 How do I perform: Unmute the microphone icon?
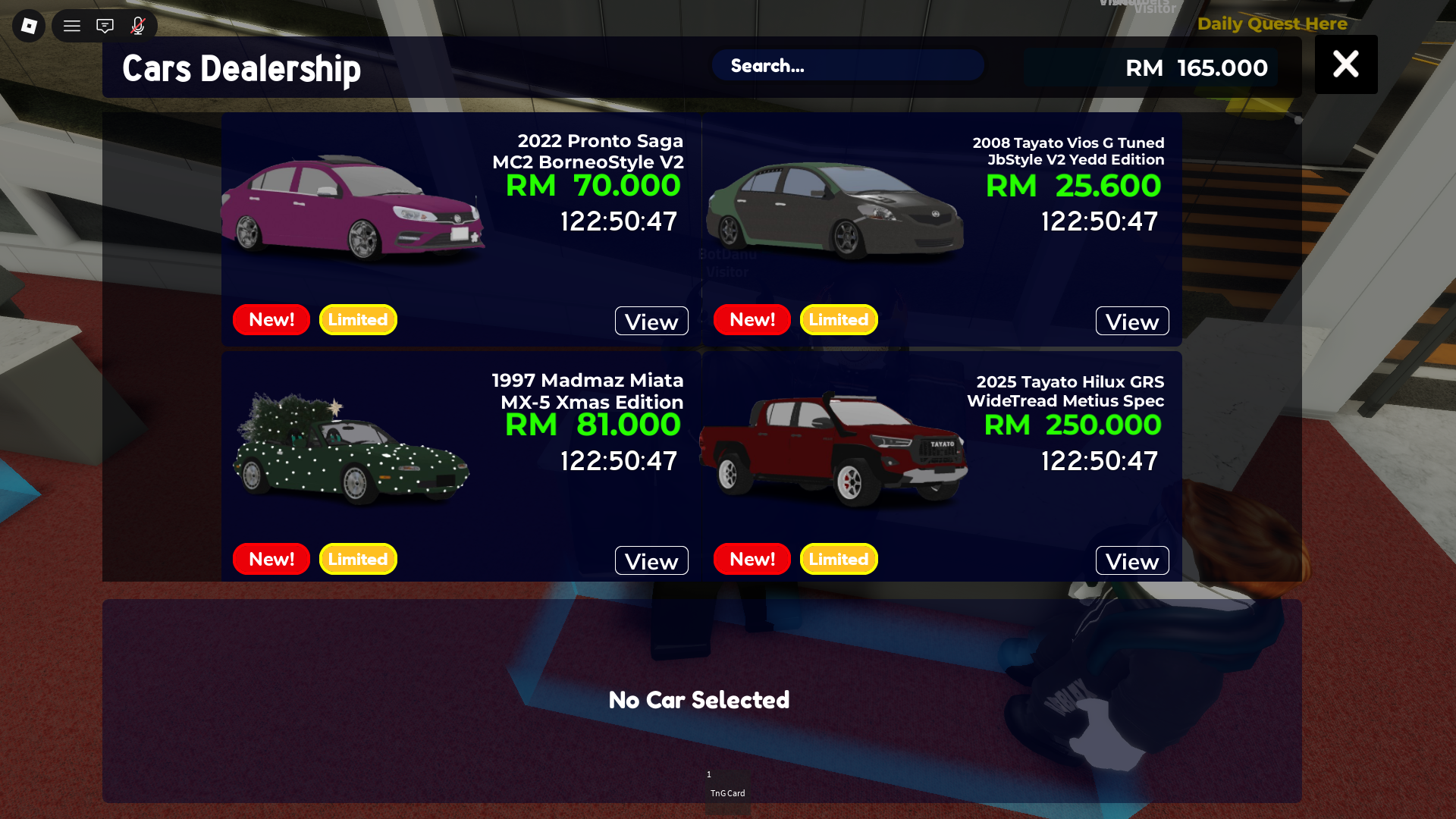coord(137,25)
